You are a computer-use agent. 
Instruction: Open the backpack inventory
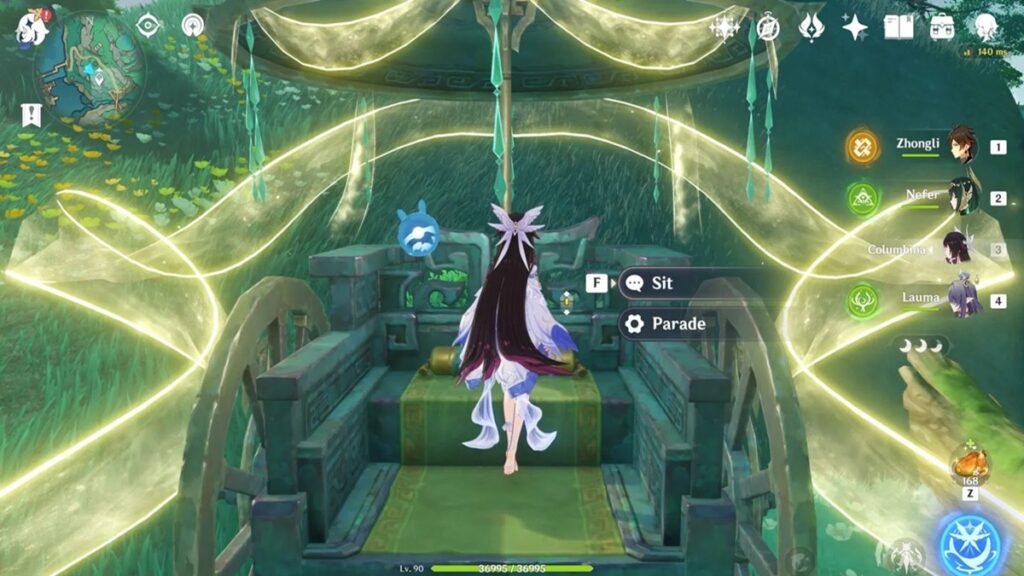[x=941, y=27]
